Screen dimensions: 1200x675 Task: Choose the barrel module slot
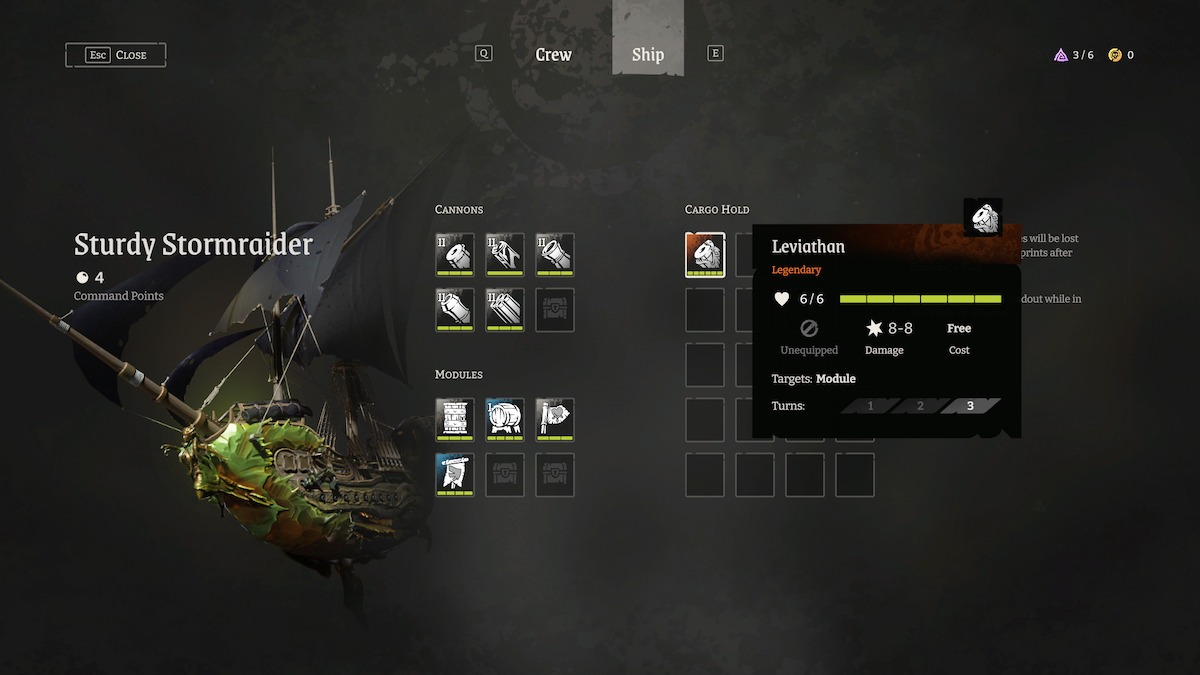click(x=505, y=419)
